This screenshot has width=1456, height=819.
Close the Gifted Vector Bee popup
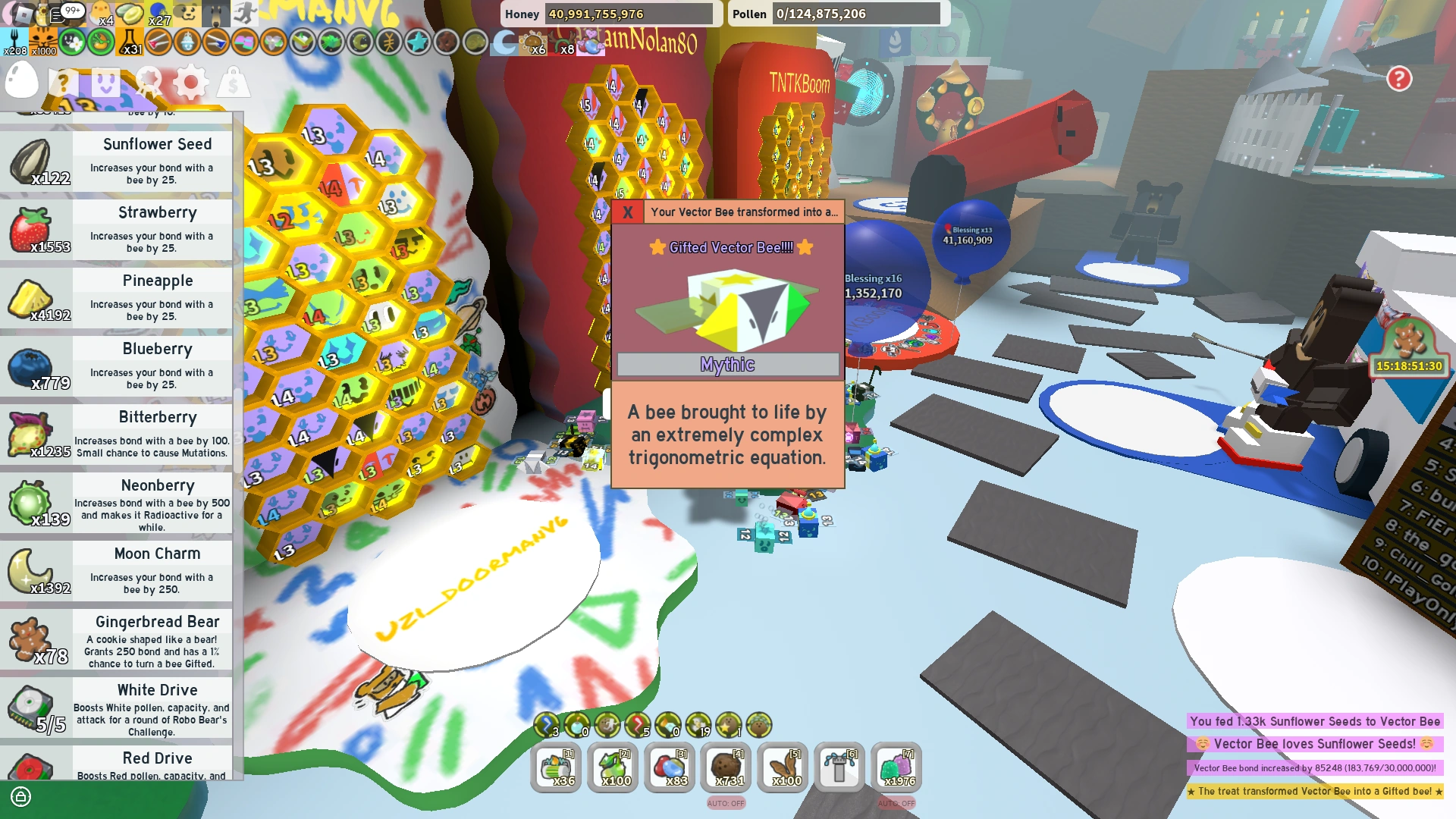click(x=626, y=213)
